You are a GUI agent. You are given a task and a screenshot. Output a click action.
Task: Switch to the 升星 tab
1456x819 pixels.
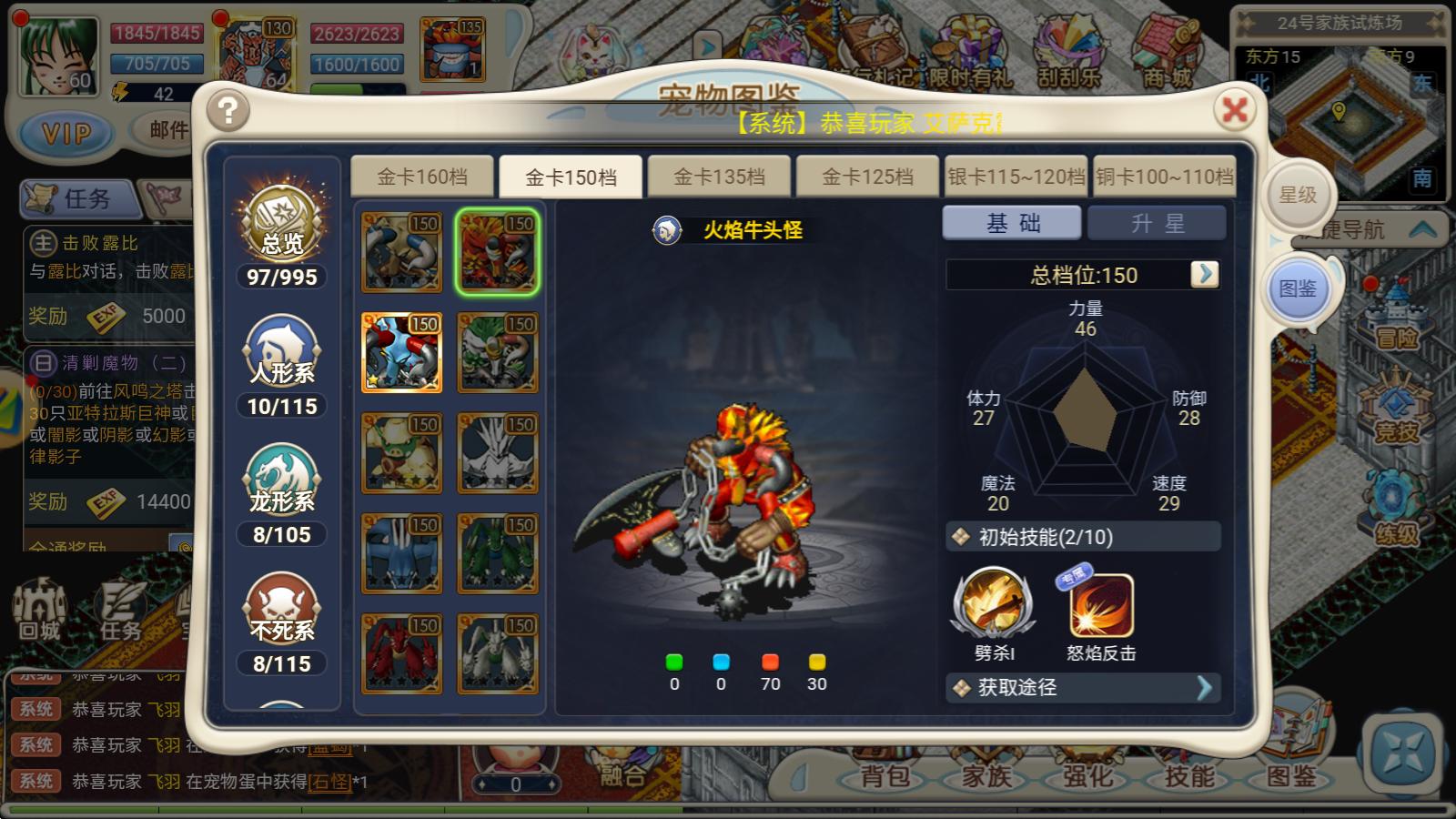1157,222
